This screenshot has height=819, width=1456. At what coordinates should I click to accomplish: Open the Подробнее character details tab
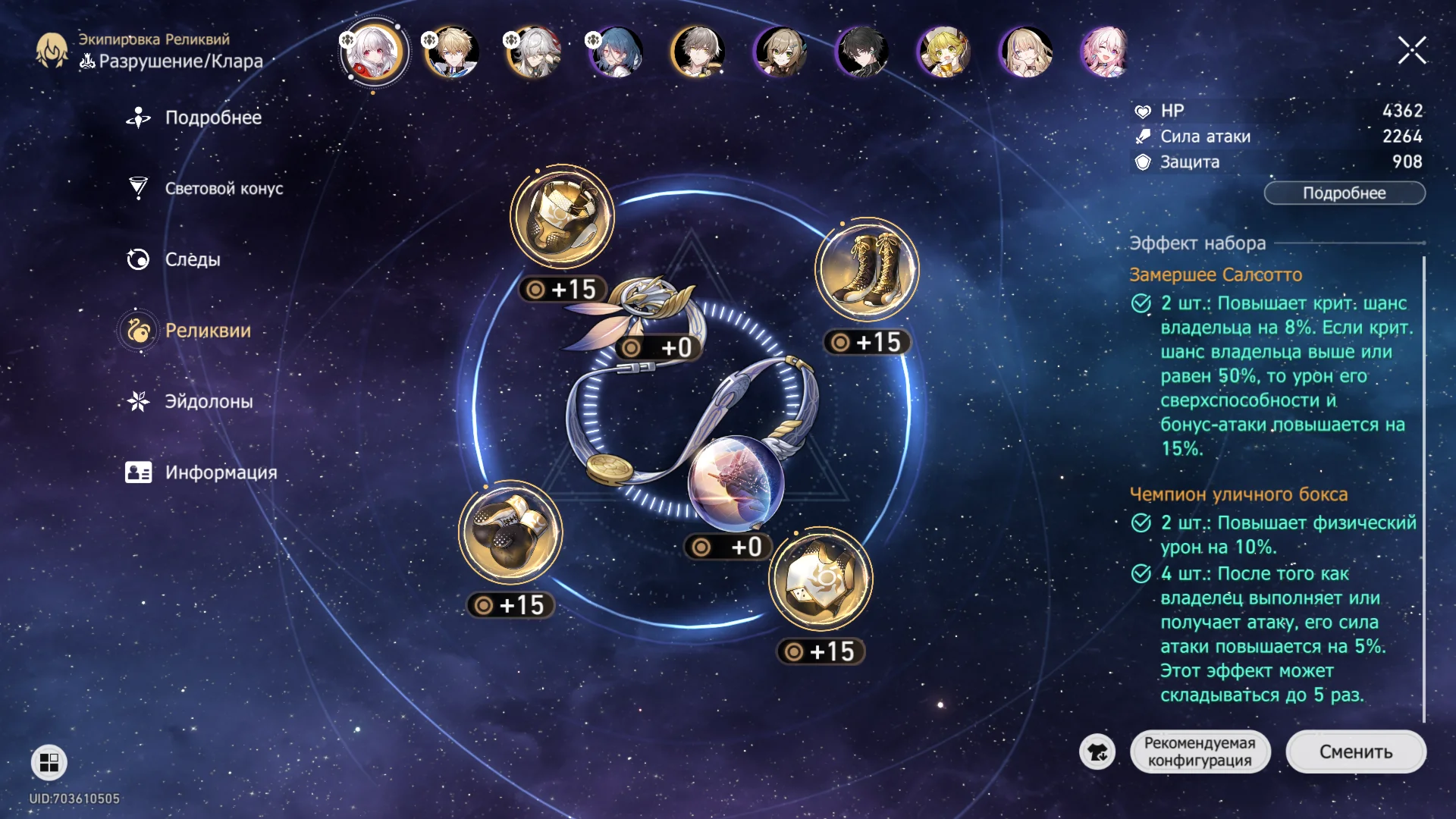(212, 118)
